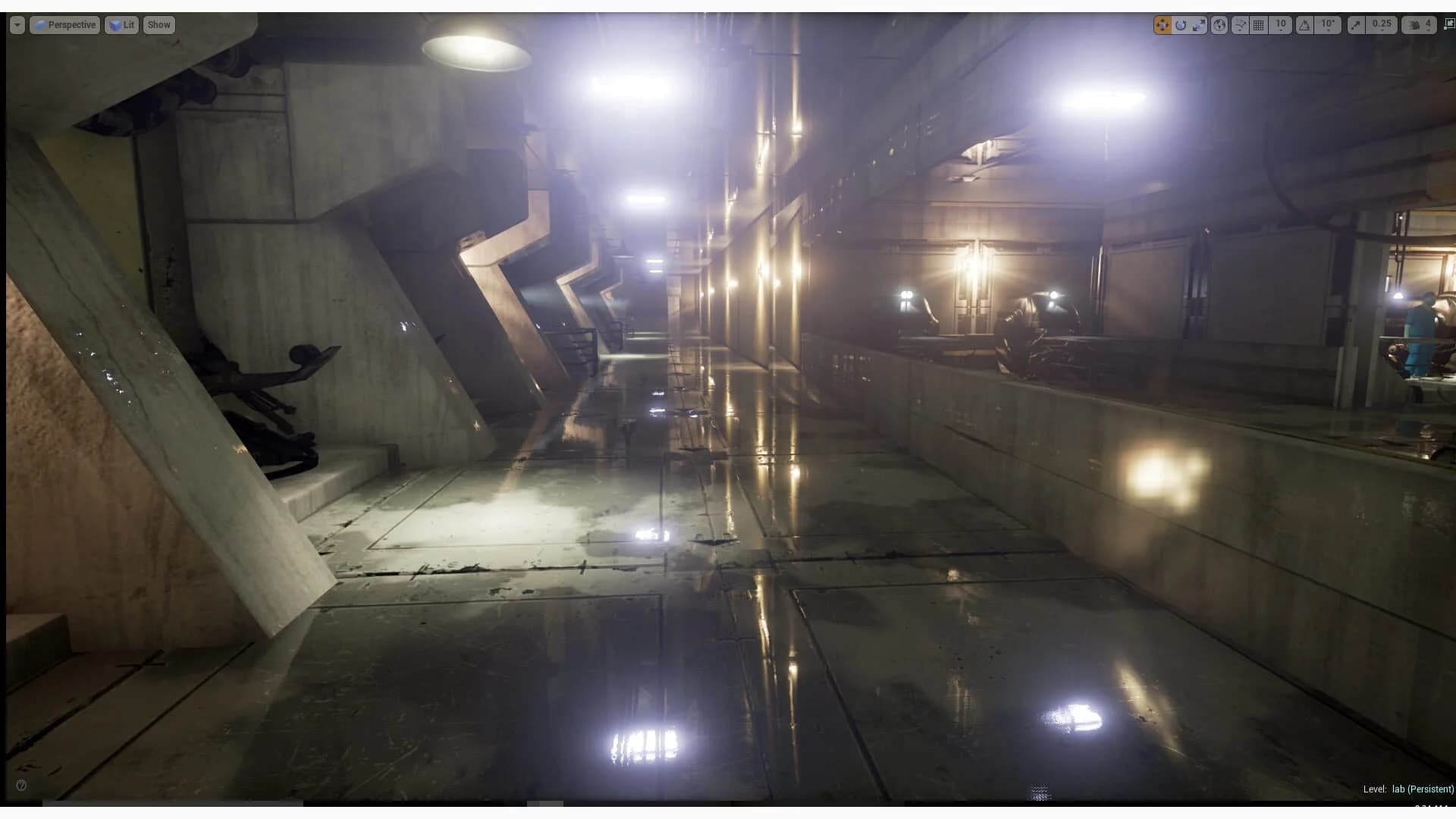Click the surface snapping icon
This screenshot has width=1456, height=819.
tap(1239, 24)
